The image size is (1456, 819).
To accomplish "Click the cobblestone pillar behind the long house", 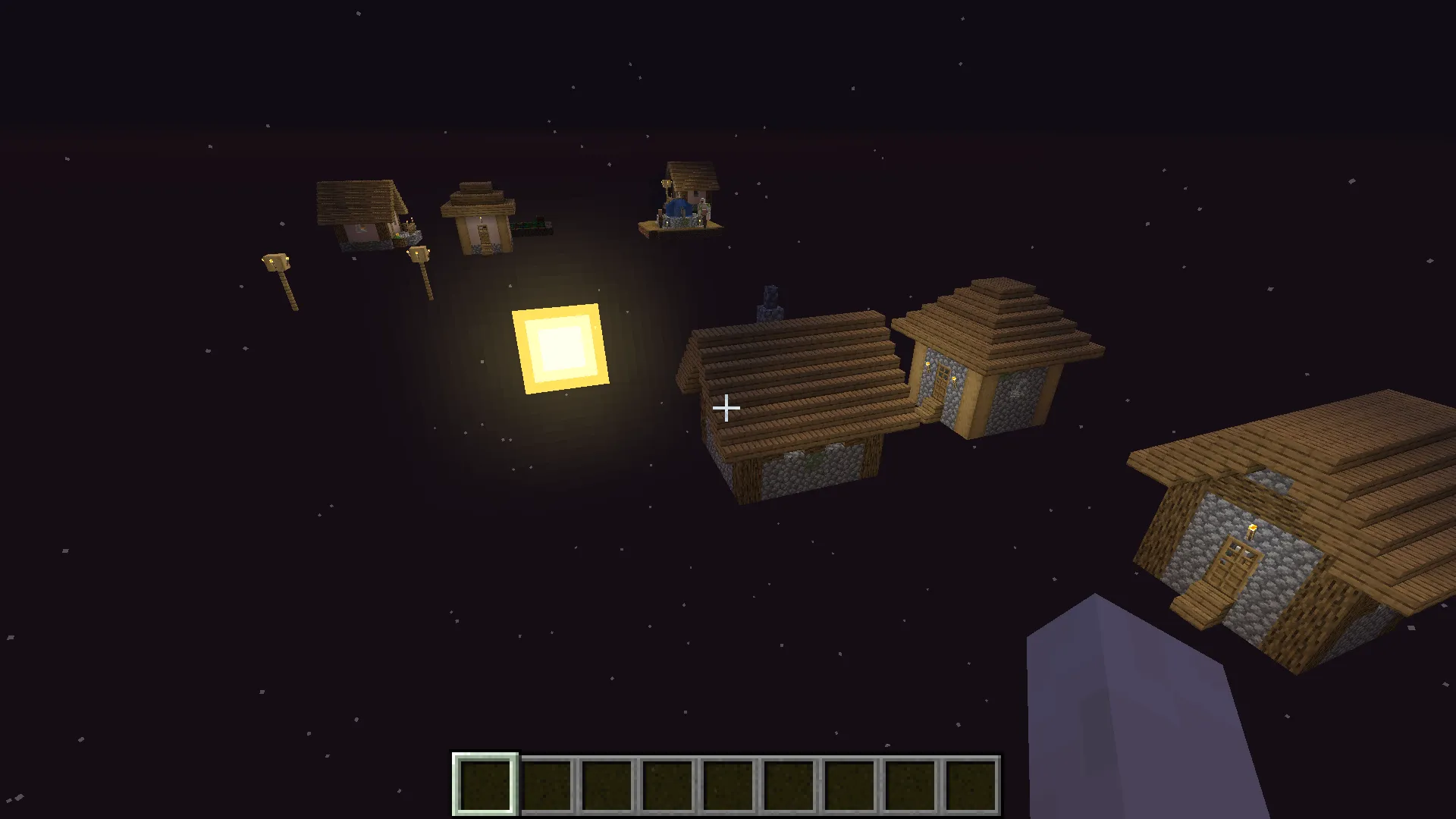I will click(x=770, y=300).
